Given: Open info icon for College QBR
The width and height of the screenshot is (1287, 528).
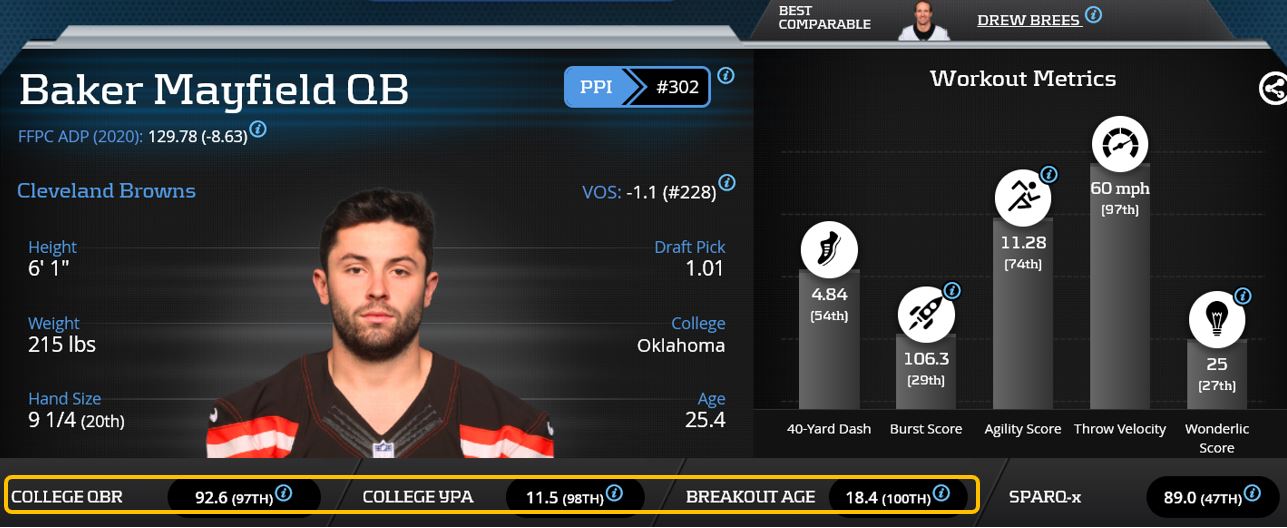Looking at the screenshot, I should click(x=284, y=493).
